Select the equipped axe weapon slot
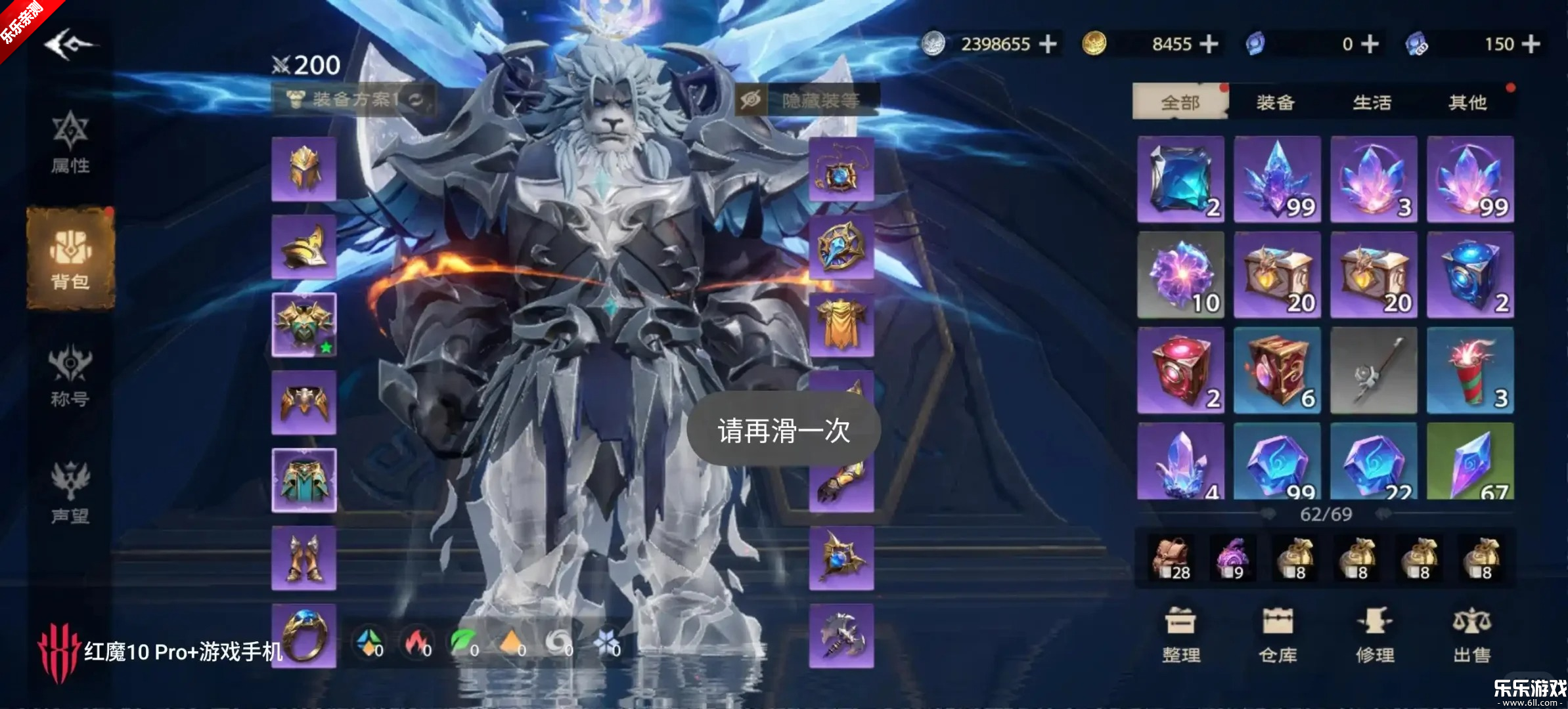 [841, 635]
